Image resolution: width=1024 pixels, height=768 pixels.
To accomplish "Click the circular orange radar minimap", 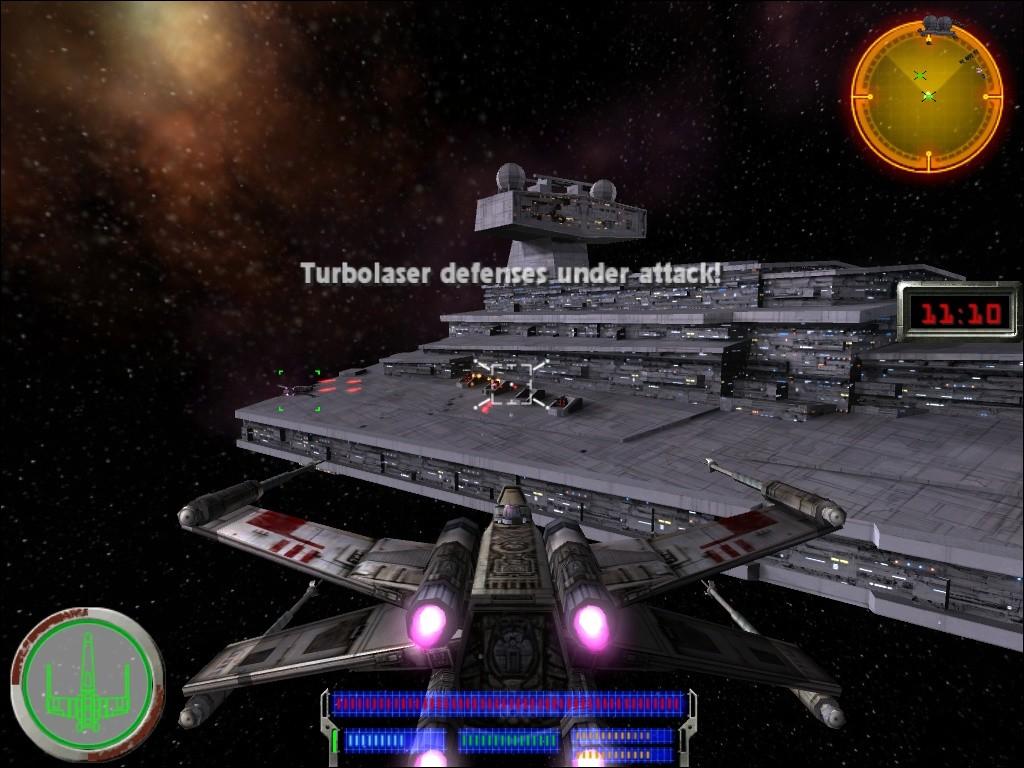I will (926, 96).
